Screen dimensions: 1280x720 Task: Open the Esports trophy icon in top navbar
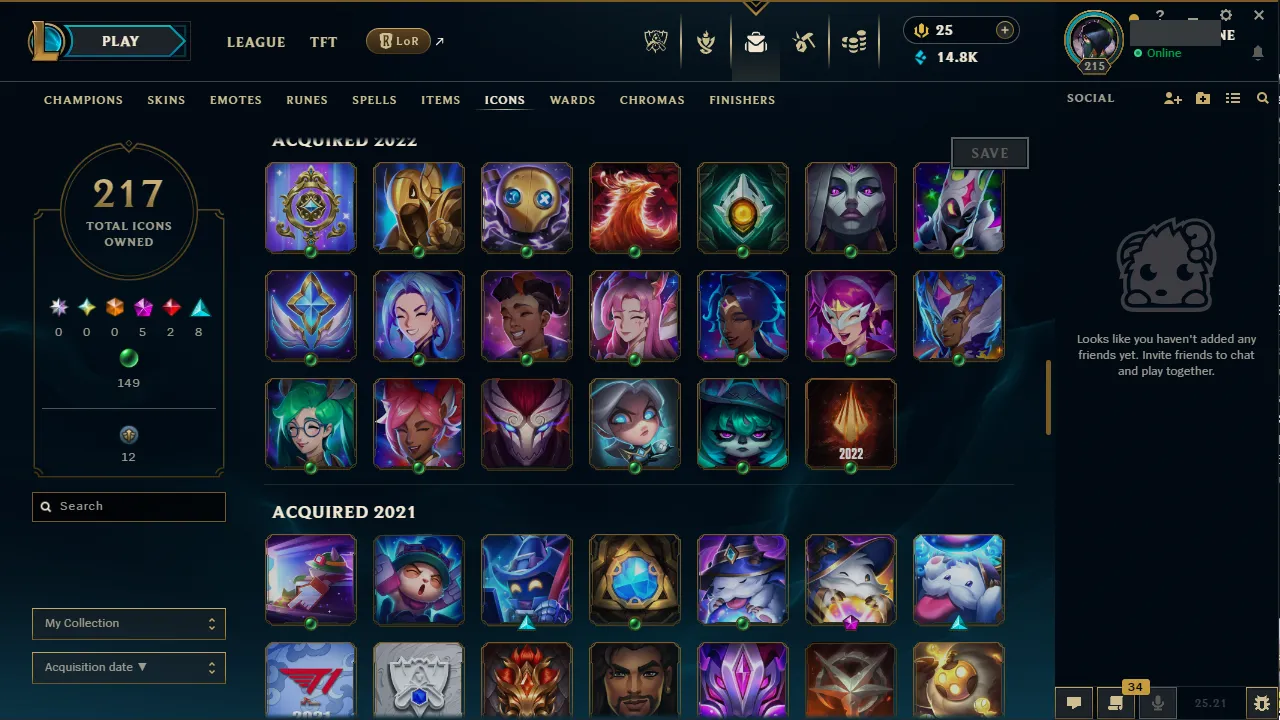coord(656,41)
